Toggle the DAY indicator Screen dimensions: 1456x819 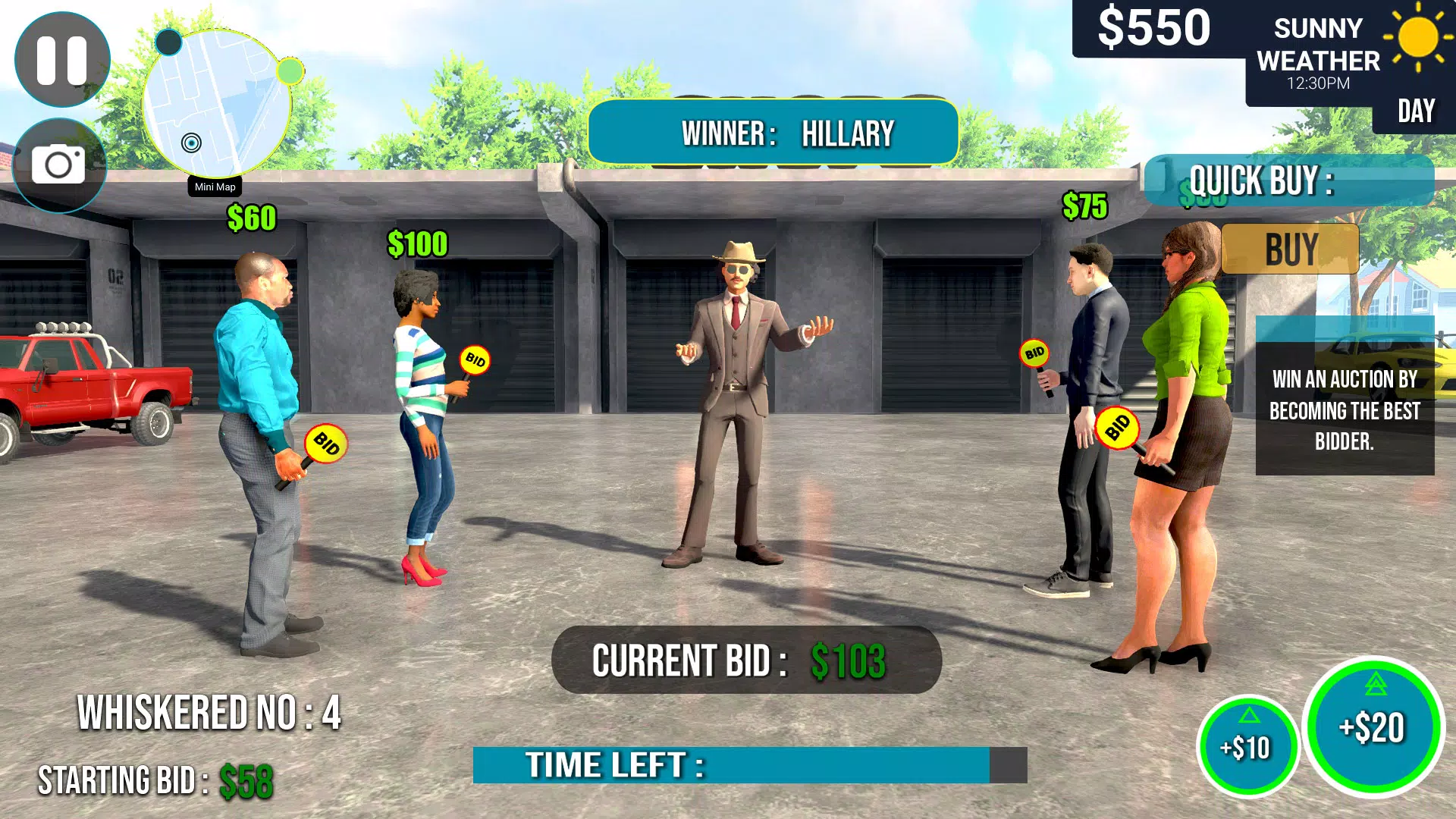click(x=1415, y=110)
